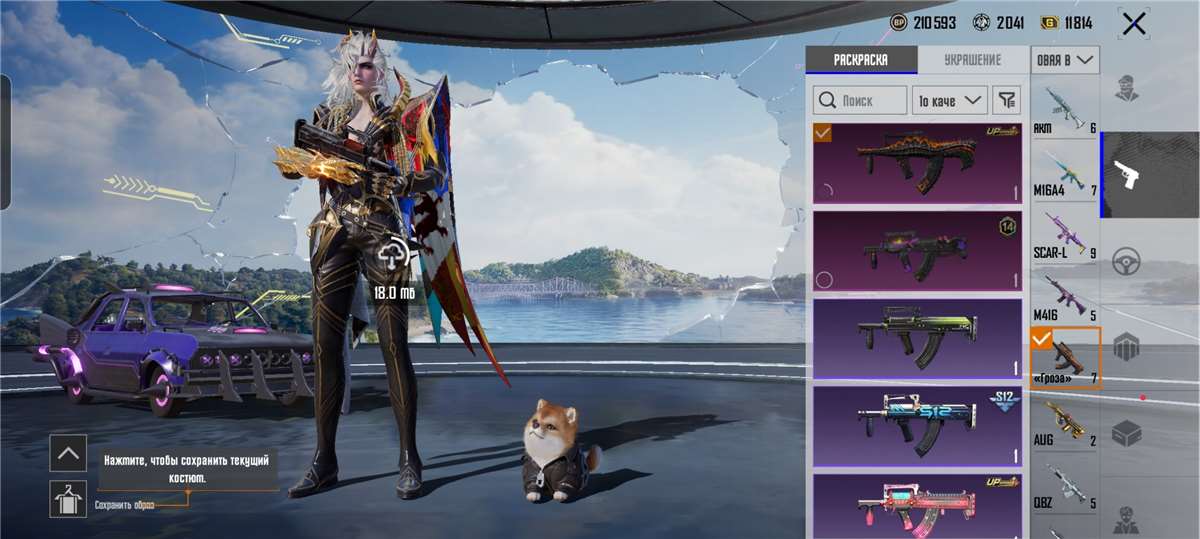Choose the Groza skin with level 14 badge
The width and height of the screenshot is (1200, 539).
click(x=917, y=251)
